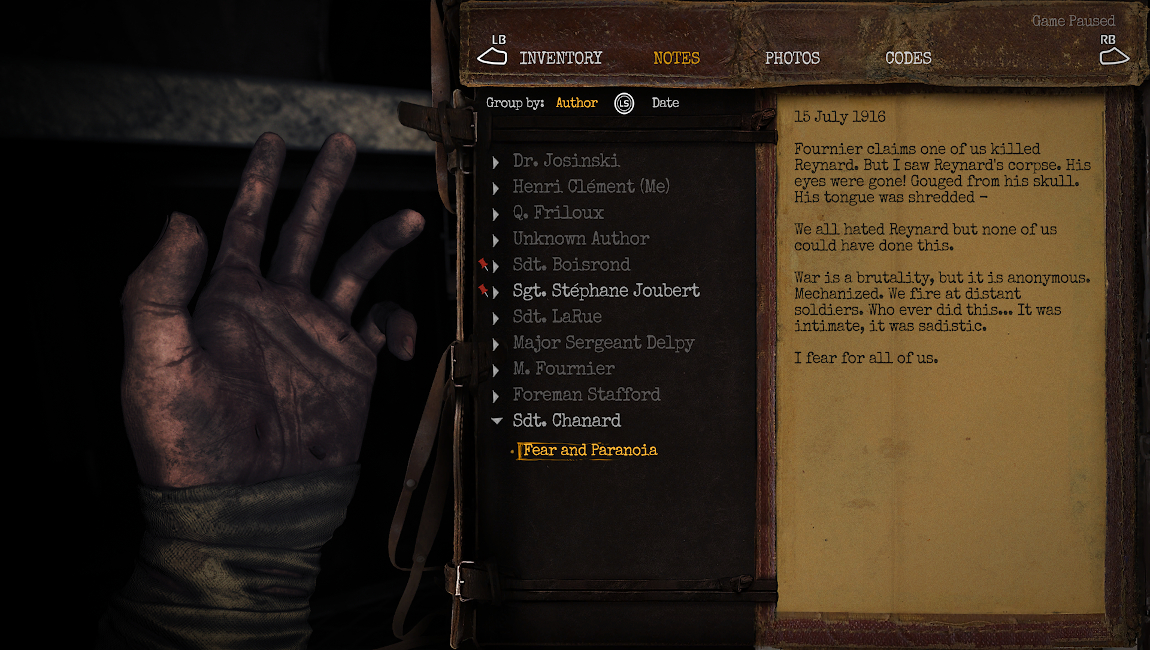Open the Codes tab

(908, 58)
